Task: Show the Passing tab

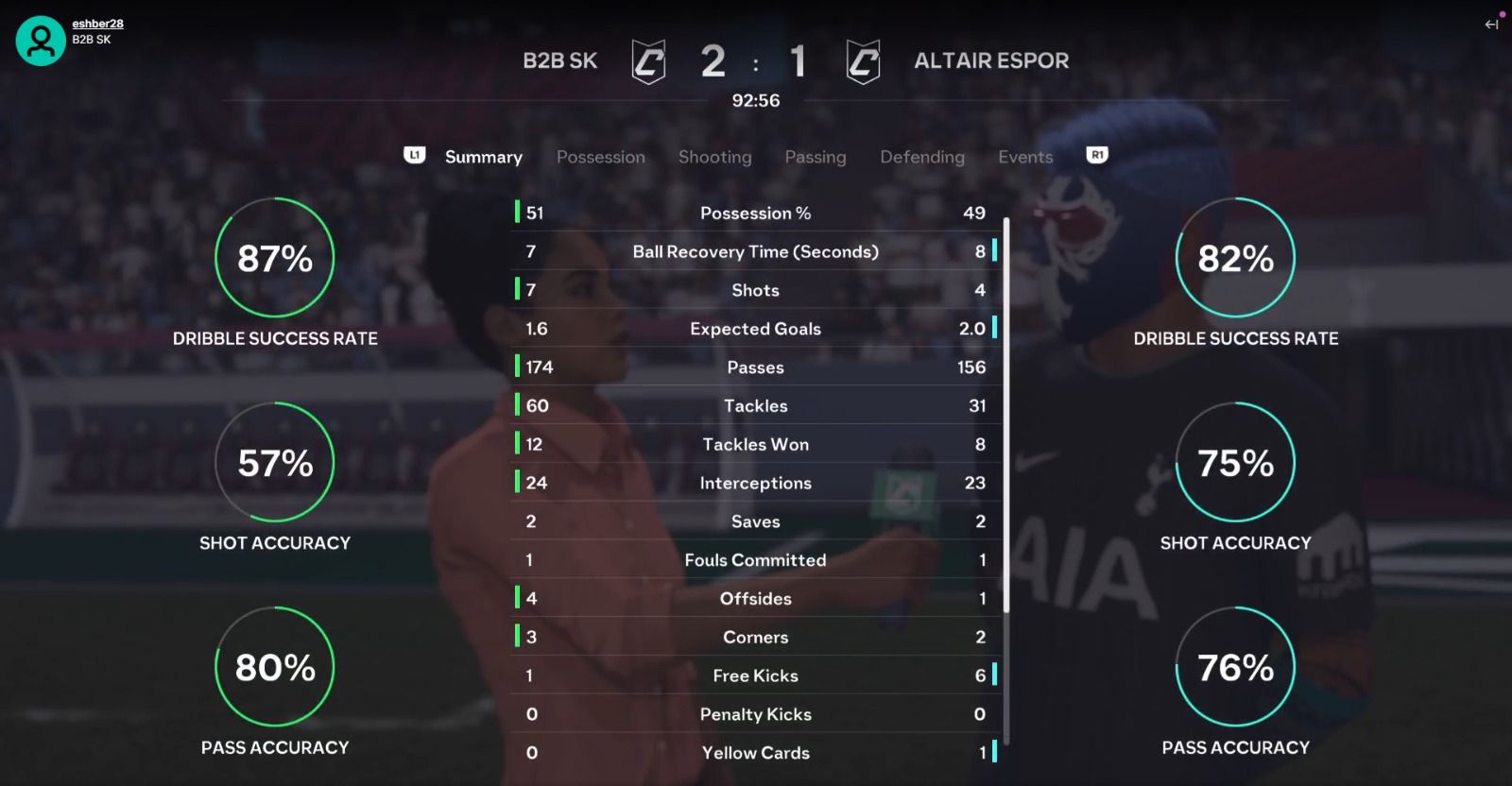Action: (815, 157)
